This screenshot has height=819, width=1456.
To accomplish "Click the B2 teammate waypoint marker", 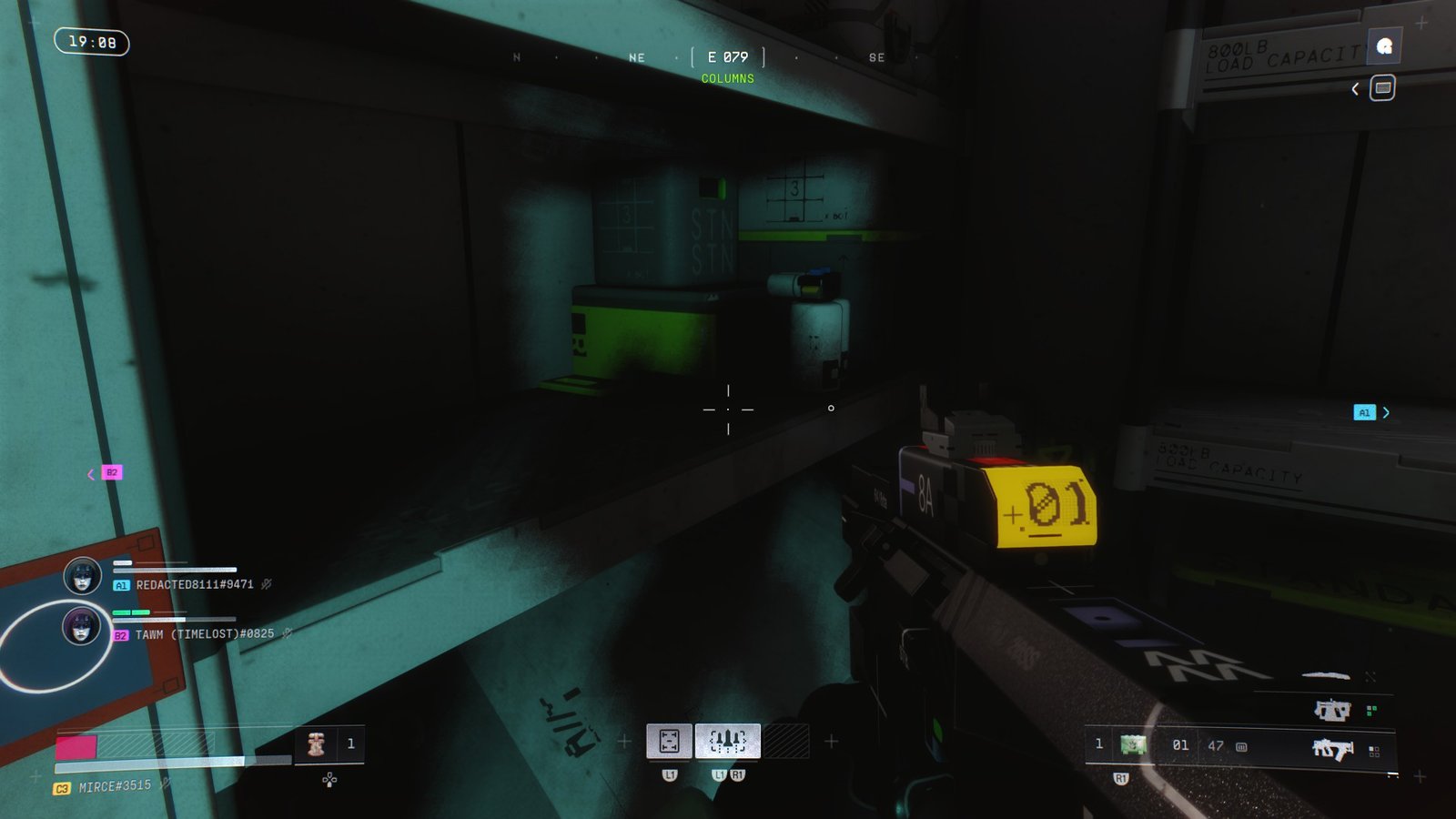I will click(x=111, y=472).
